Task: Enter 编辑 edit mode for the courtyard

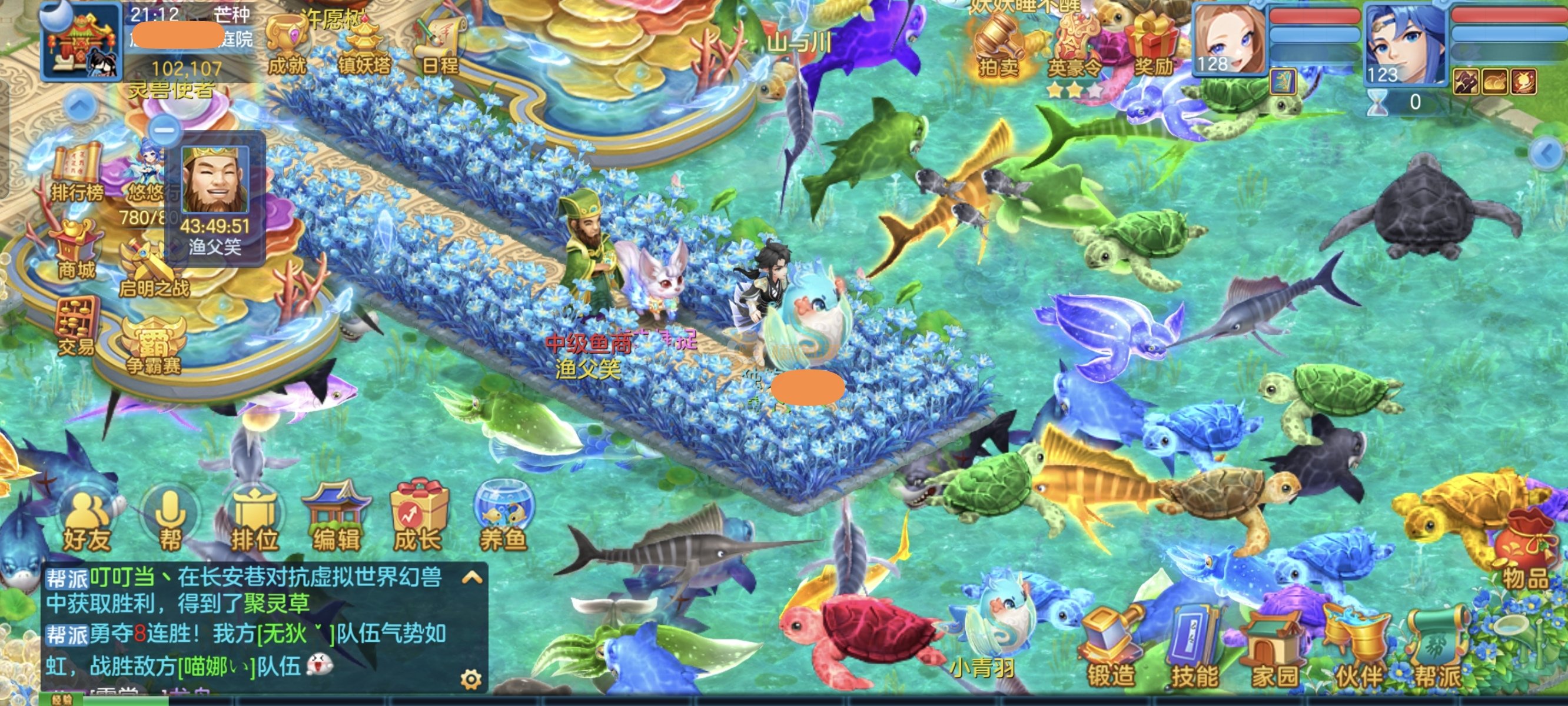Action: [336, 518]
